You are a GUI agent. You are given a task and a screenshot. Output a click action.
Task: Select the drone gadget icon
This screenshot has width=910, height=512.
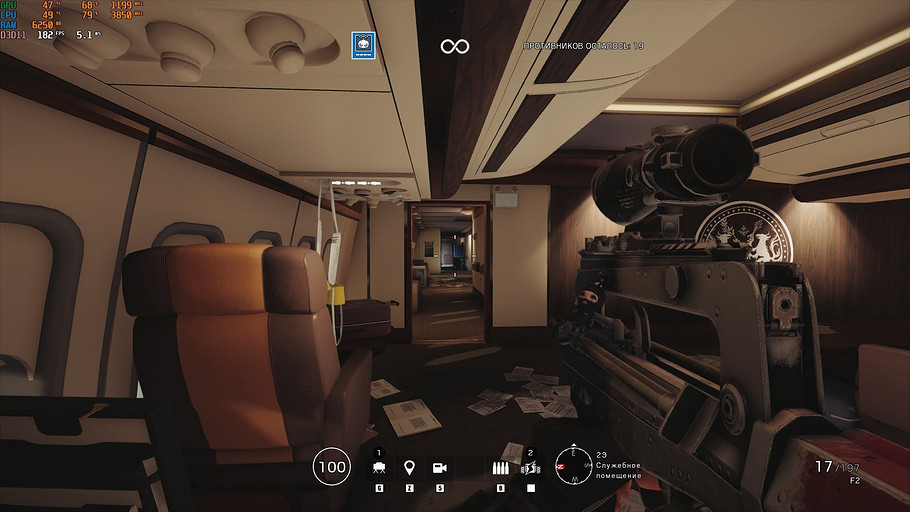pyautogui.click(x=379, y=467)
